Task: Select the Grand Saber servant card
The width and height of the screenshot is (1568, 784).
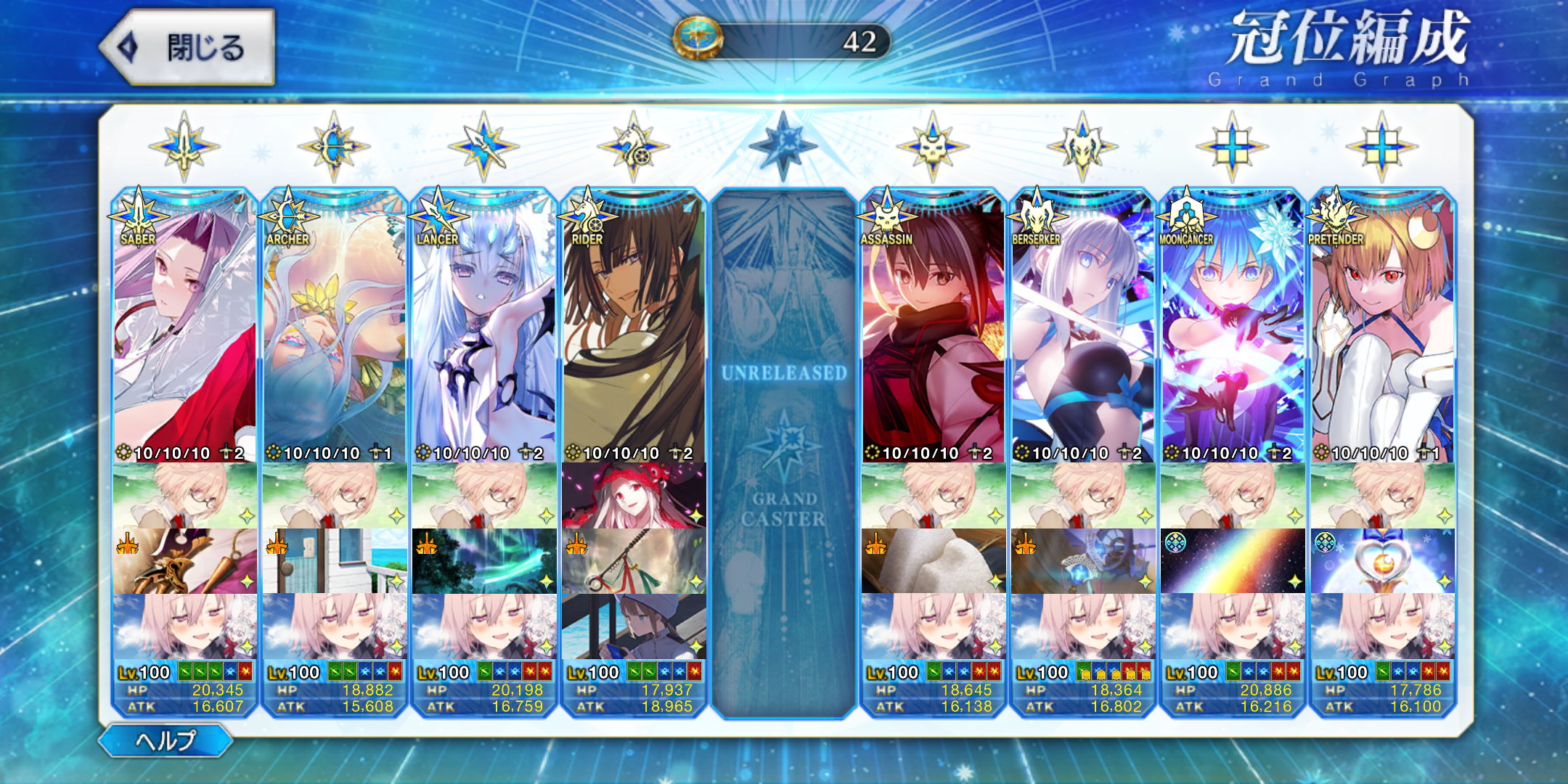Action: pyautogui.click(x=184, y=327)
